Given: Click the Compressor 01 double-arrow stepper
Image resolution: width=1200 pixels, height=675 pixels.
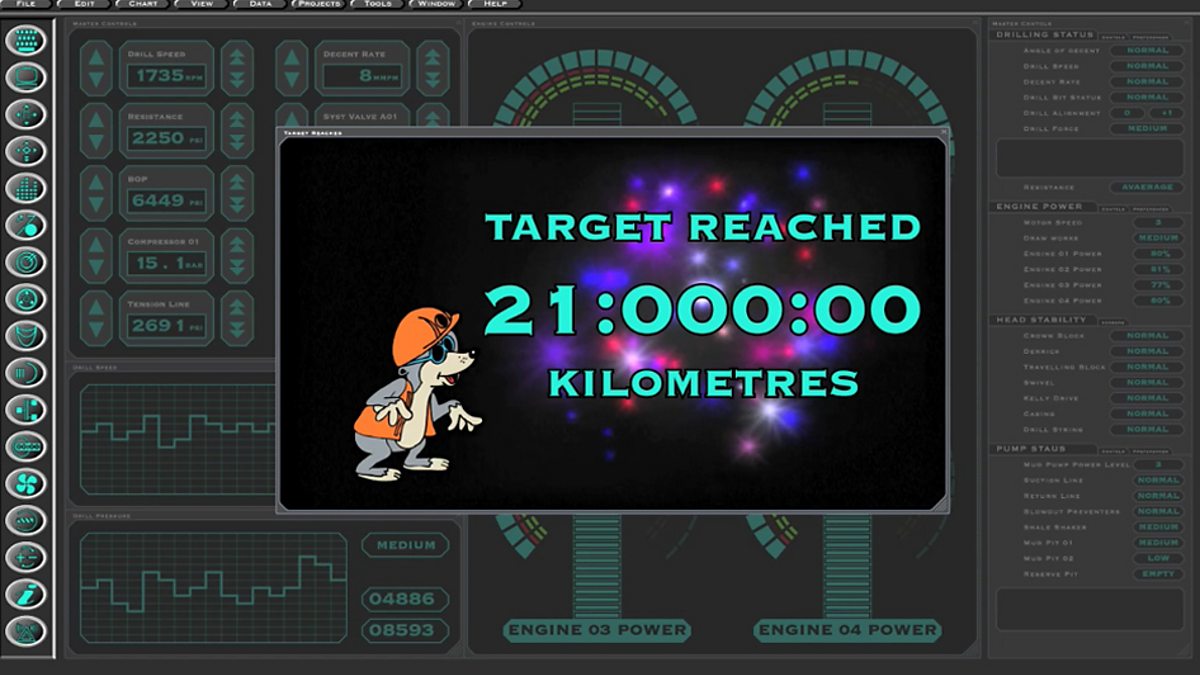Looking at the screenshot, I should (237, 255).
